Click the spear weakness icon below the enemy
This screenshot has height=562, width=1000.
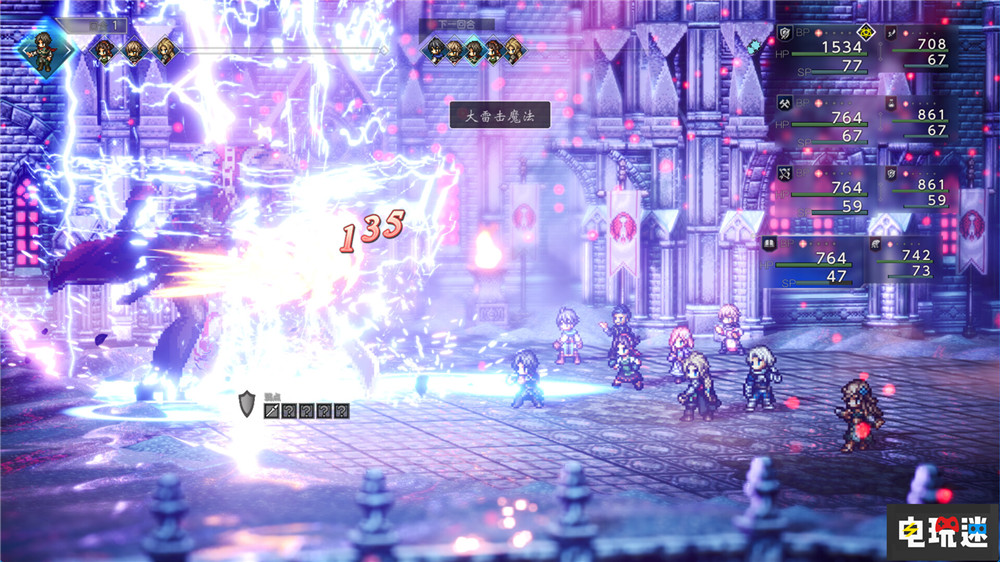point(272,410)
